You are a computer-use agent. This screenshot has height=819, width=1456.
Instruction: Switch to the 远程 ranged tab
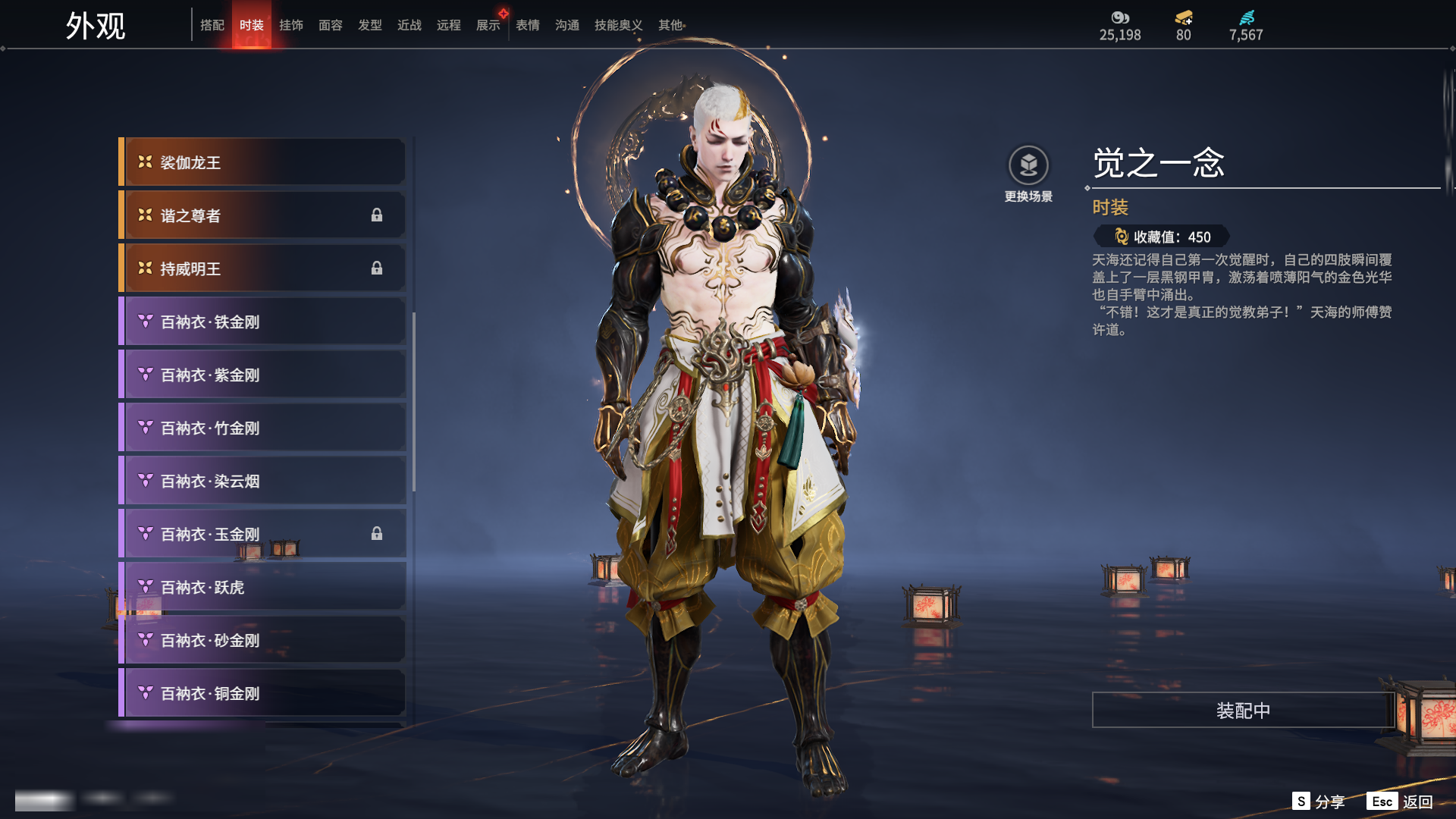click(449, 25)
